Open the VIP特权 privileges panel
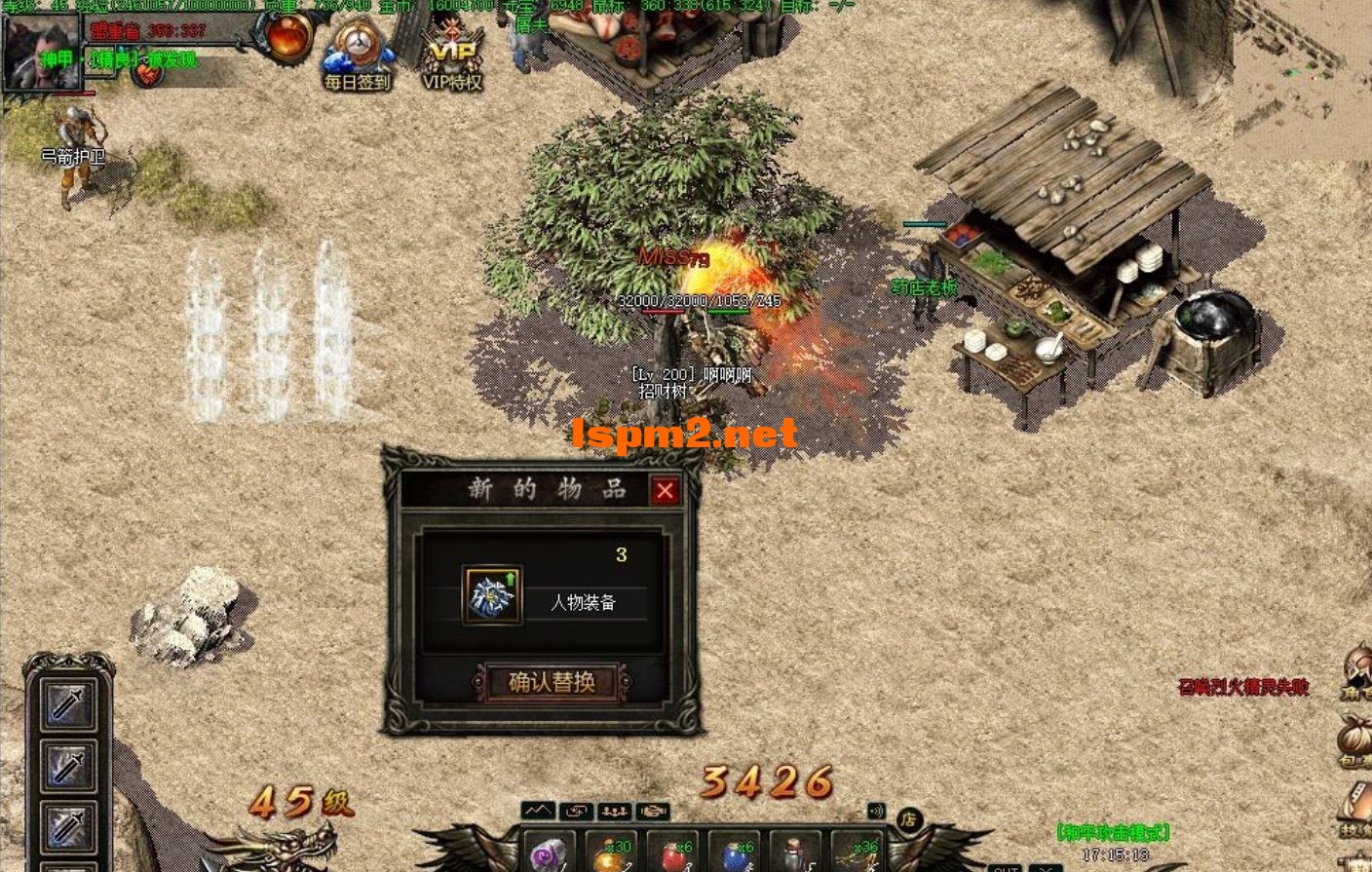The width and height of the screenshot is (1372, 872). 452,54
